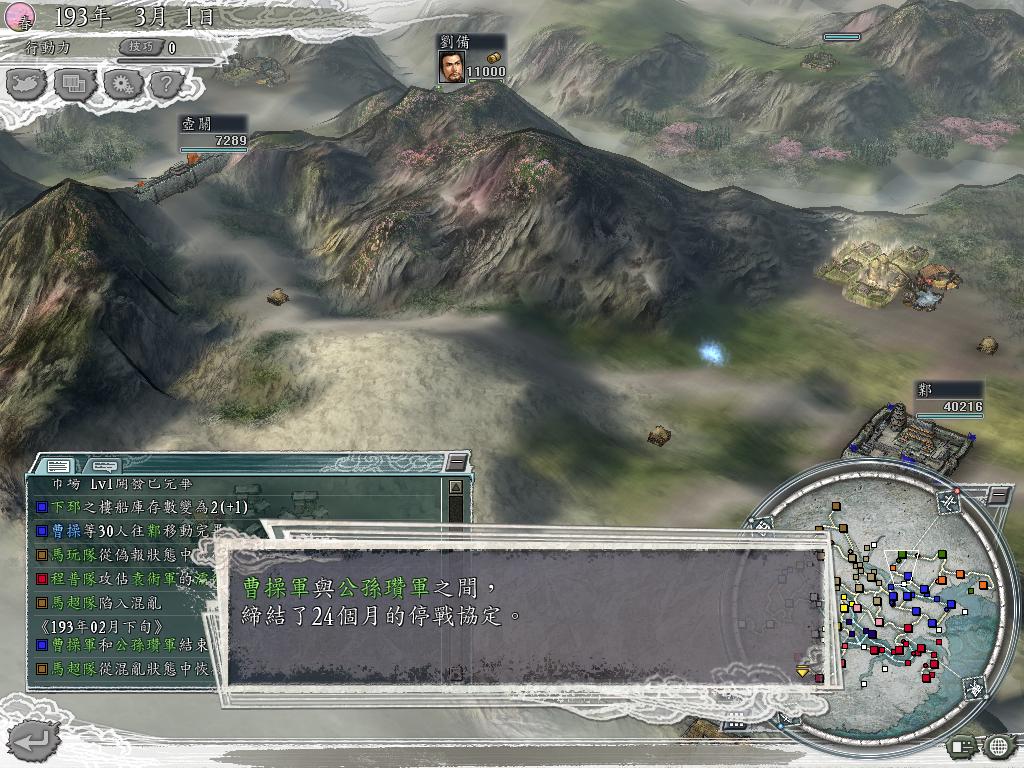
Task: Minimize the message log panel
Action: pos(457,462)
